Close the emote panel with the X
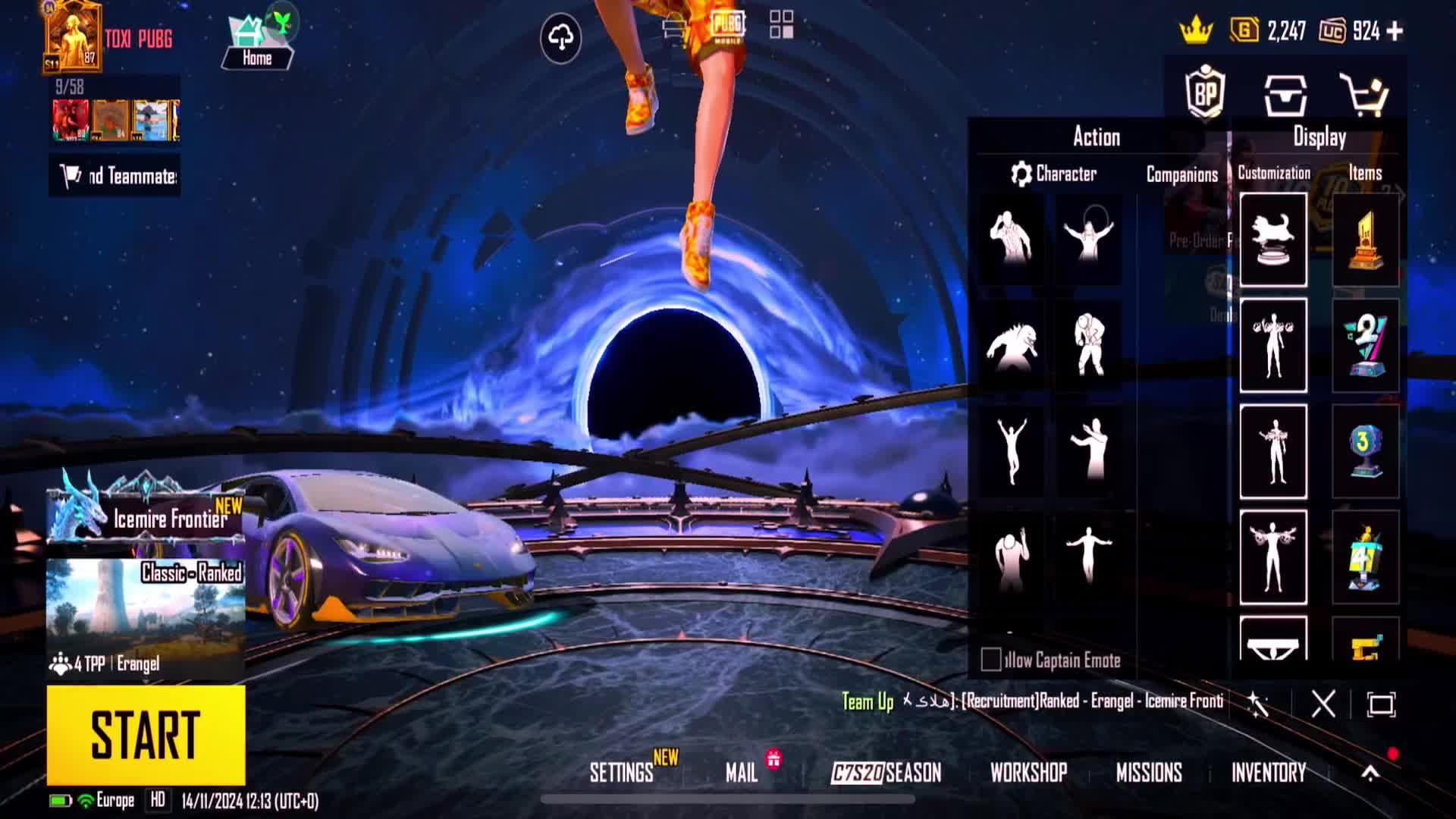The height and width of the screenshot is (819, 1456). click(1323, 704)
